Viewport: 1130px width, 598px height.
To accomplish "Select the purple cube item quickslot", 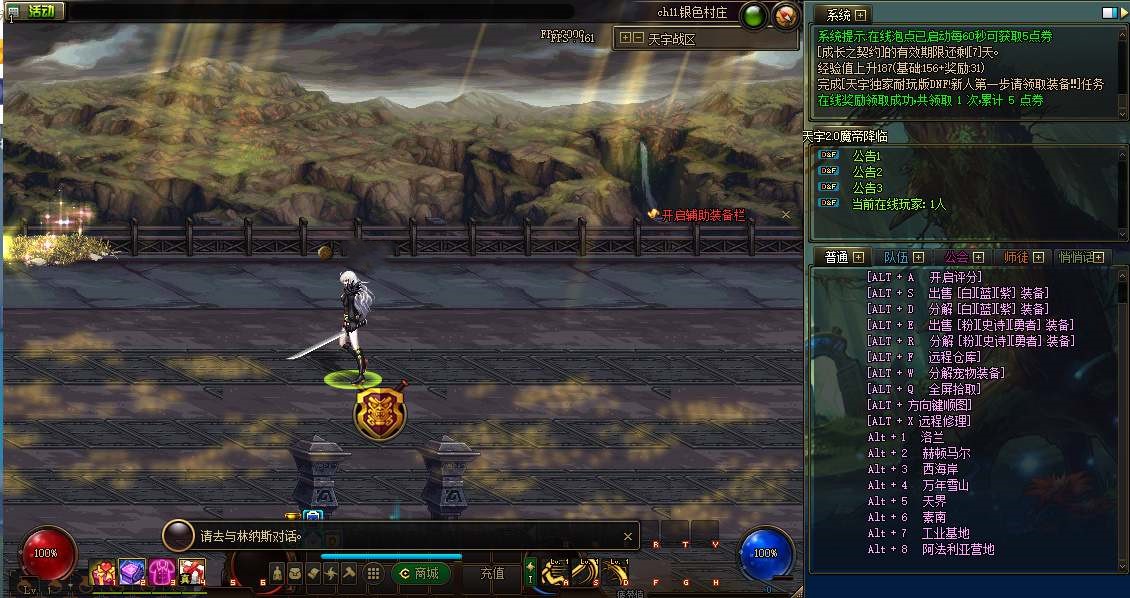I will pyautogui.click(x=132, y=572).
